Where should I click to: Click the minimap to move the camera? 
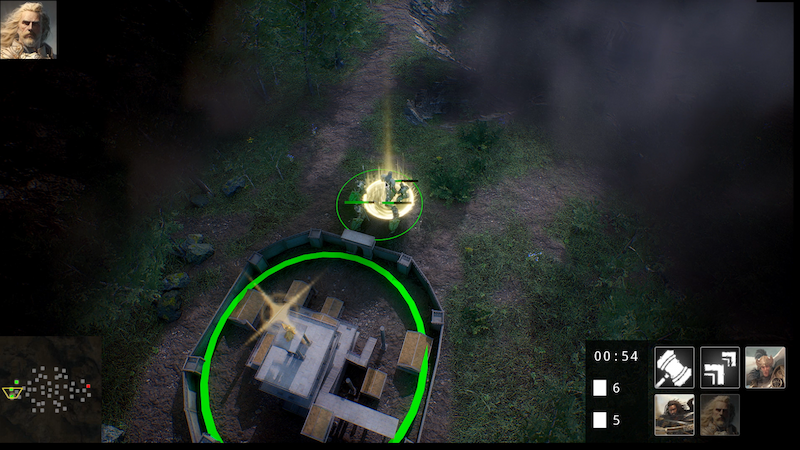pyautogui.click(x=50, y=389)
